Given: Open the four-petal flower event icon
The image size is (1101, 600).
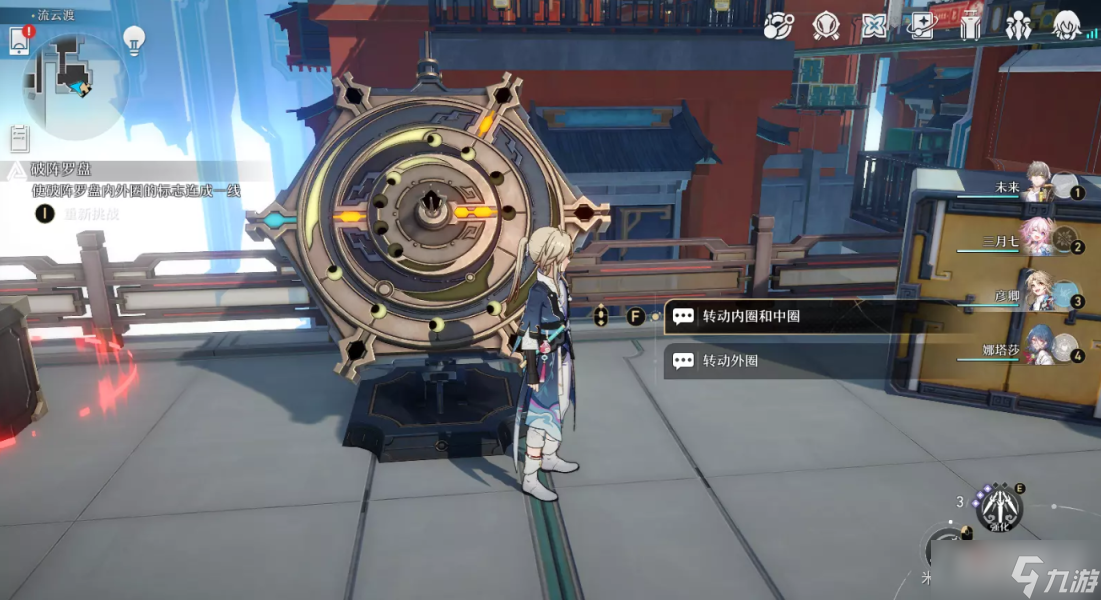Looking at the screenshot, I should pyautogui.click(x=874, y=25).
